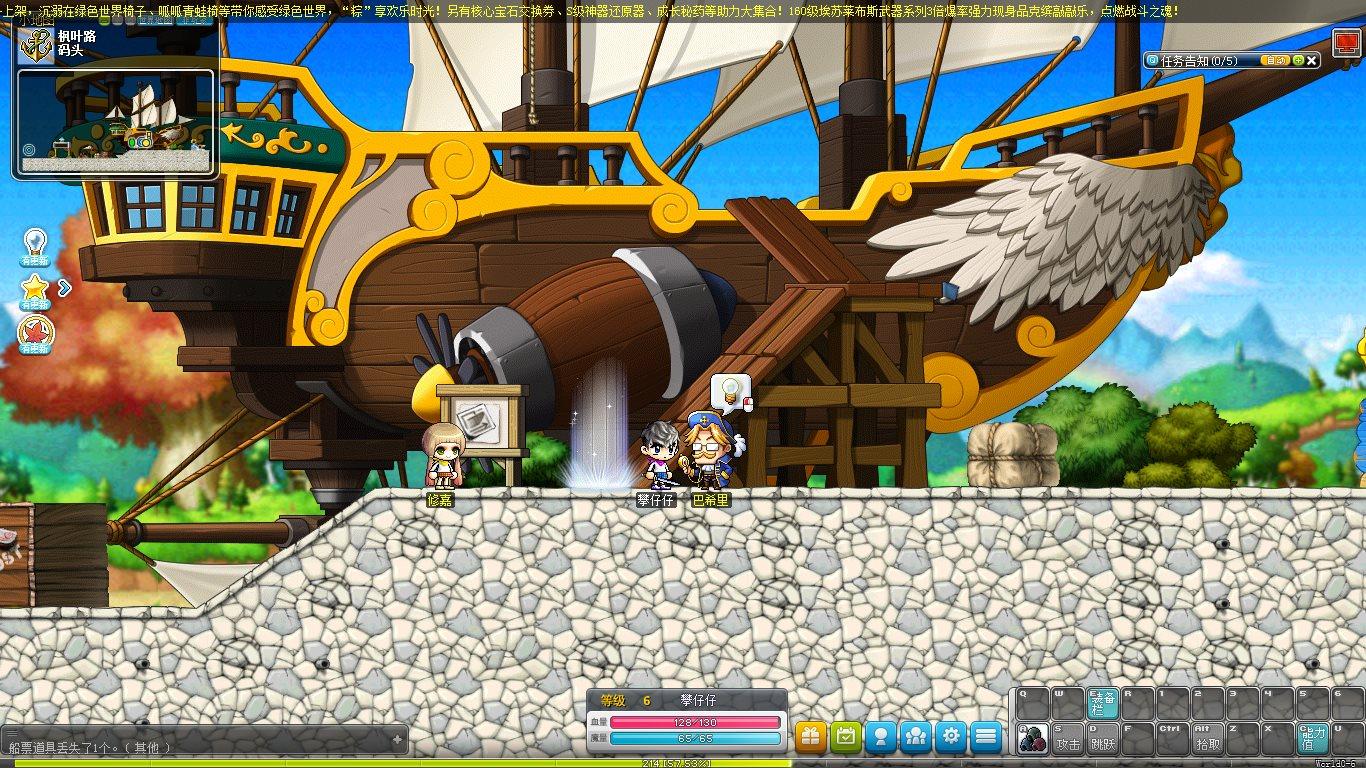Click the red monitor icon
Image resolution: width=1366 pixels, height=768 pixels.
tap(1345, 43)
